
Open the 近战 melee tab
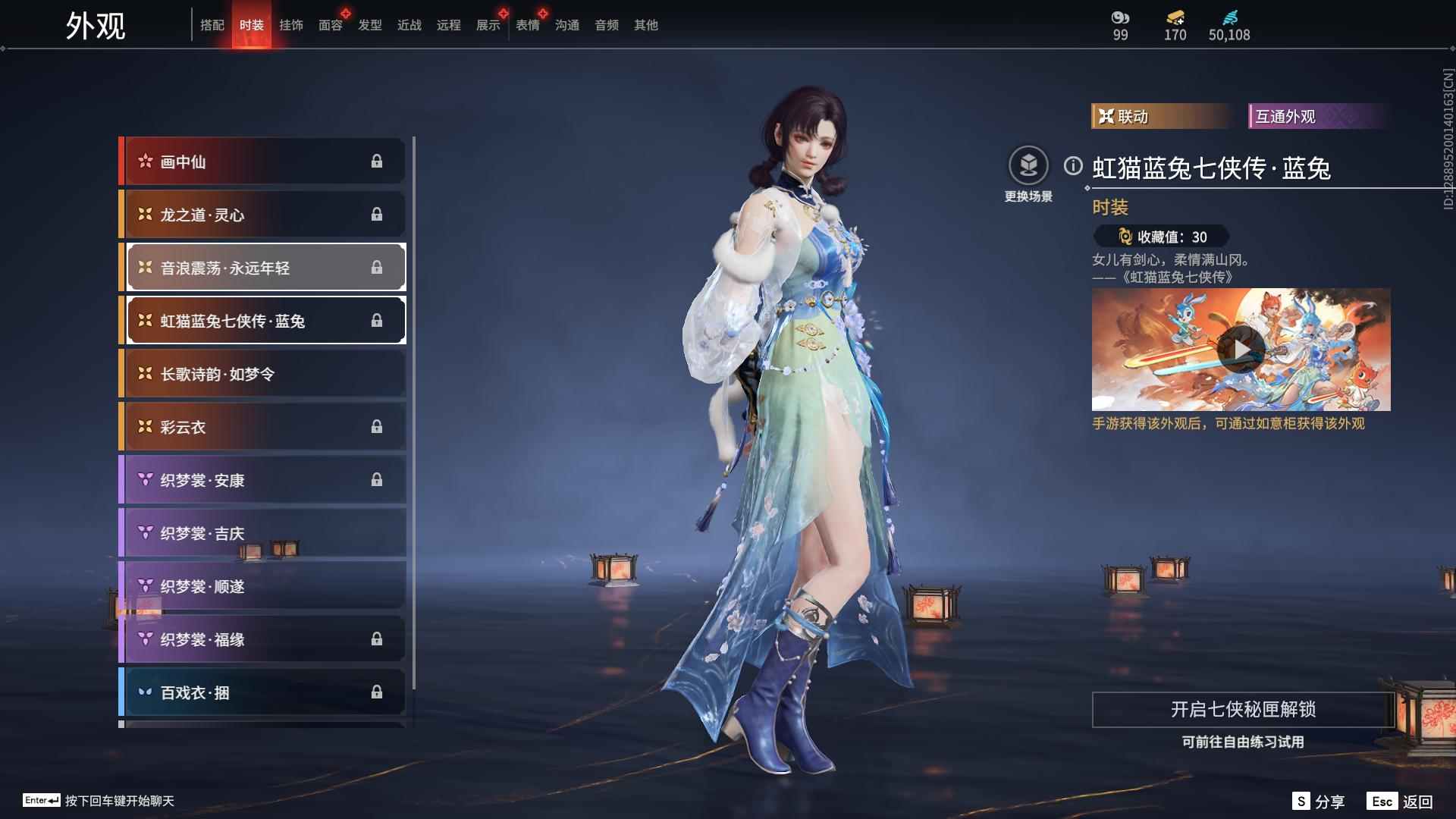point(409,25)
